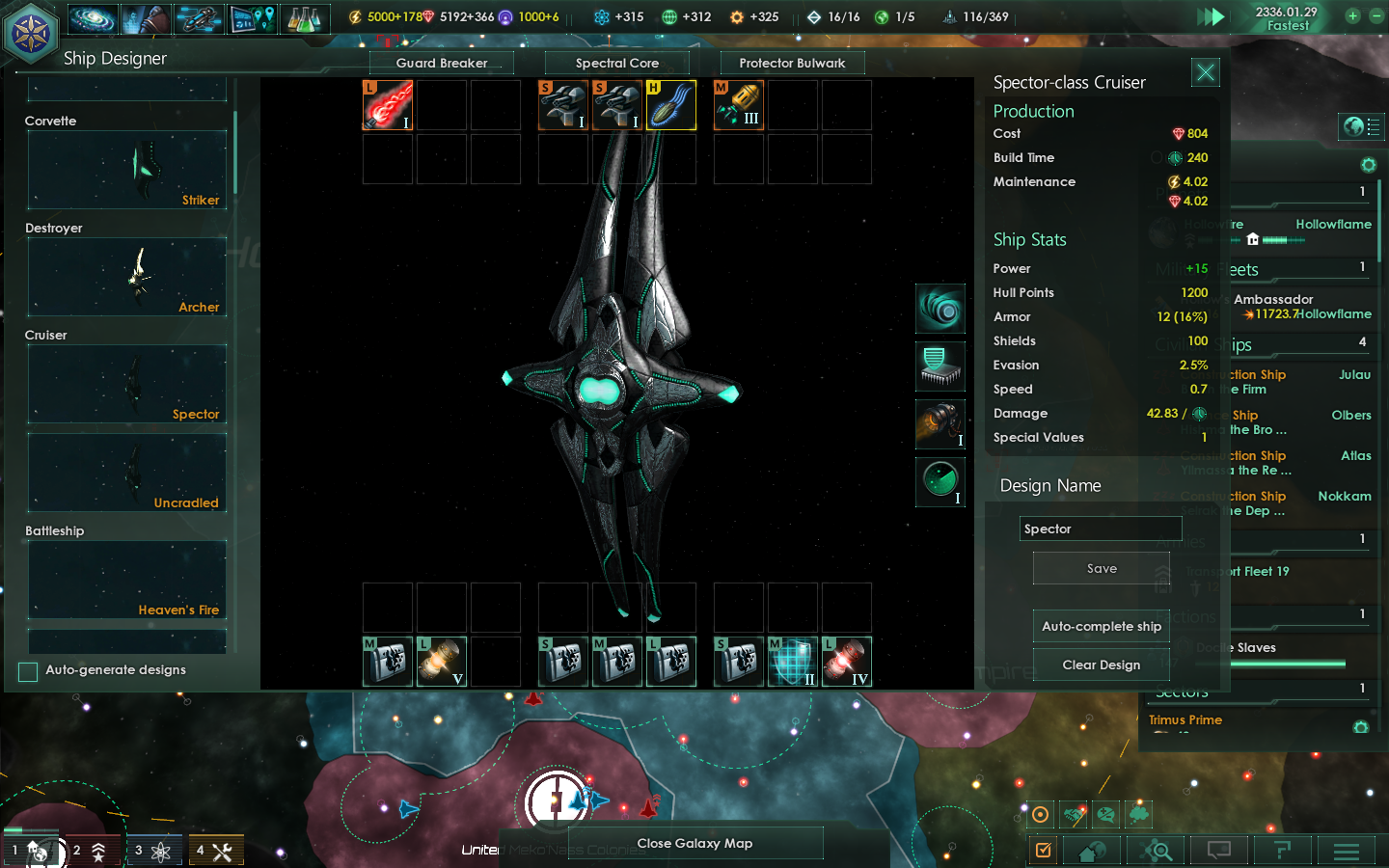The image size is (1389, 868).
Task: Select the Spectral Core section
Action: point(617,64)
